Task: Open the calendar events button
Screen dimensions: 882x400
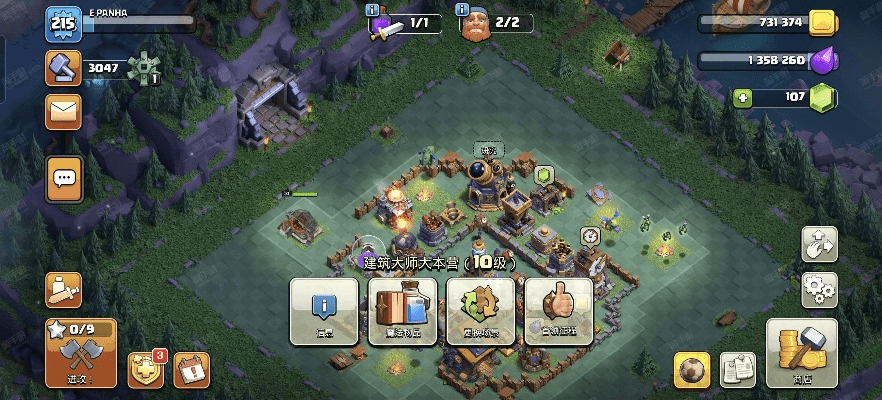Action: click(191, 371)
